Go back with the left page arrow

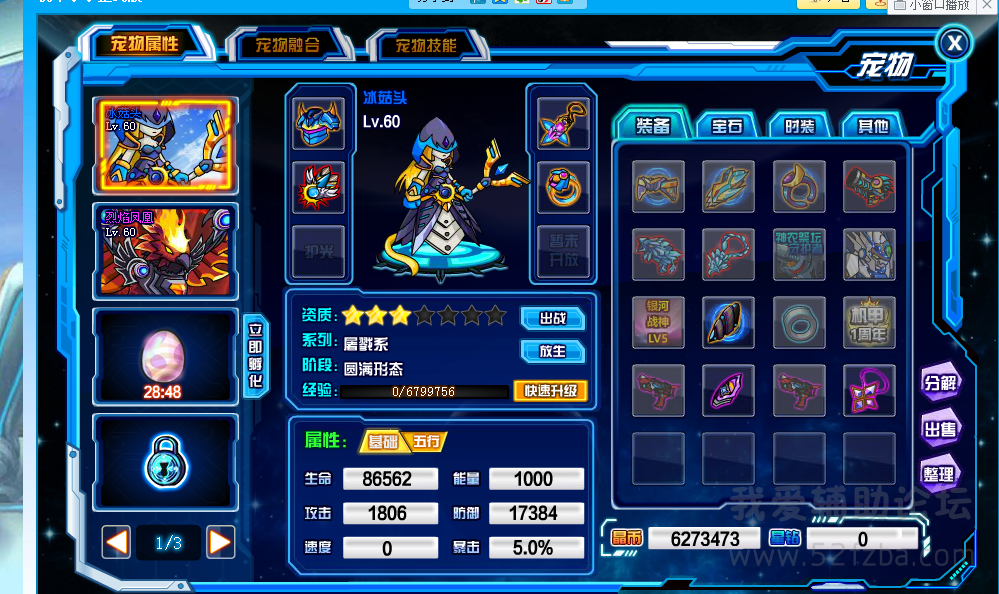click(x=117, y=543)
